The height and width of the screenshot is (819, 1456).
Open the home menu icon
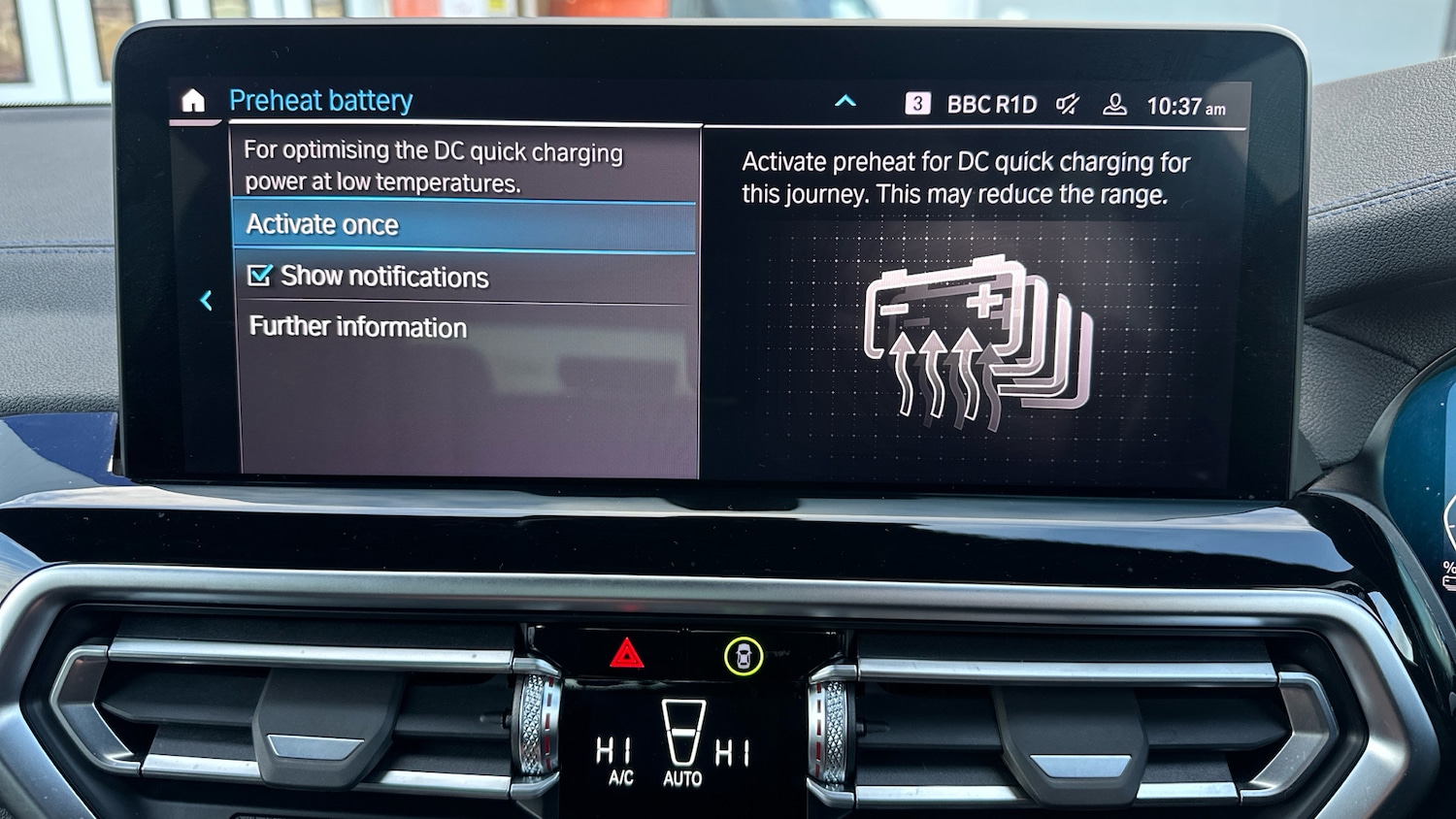click(x=193, y=99)
